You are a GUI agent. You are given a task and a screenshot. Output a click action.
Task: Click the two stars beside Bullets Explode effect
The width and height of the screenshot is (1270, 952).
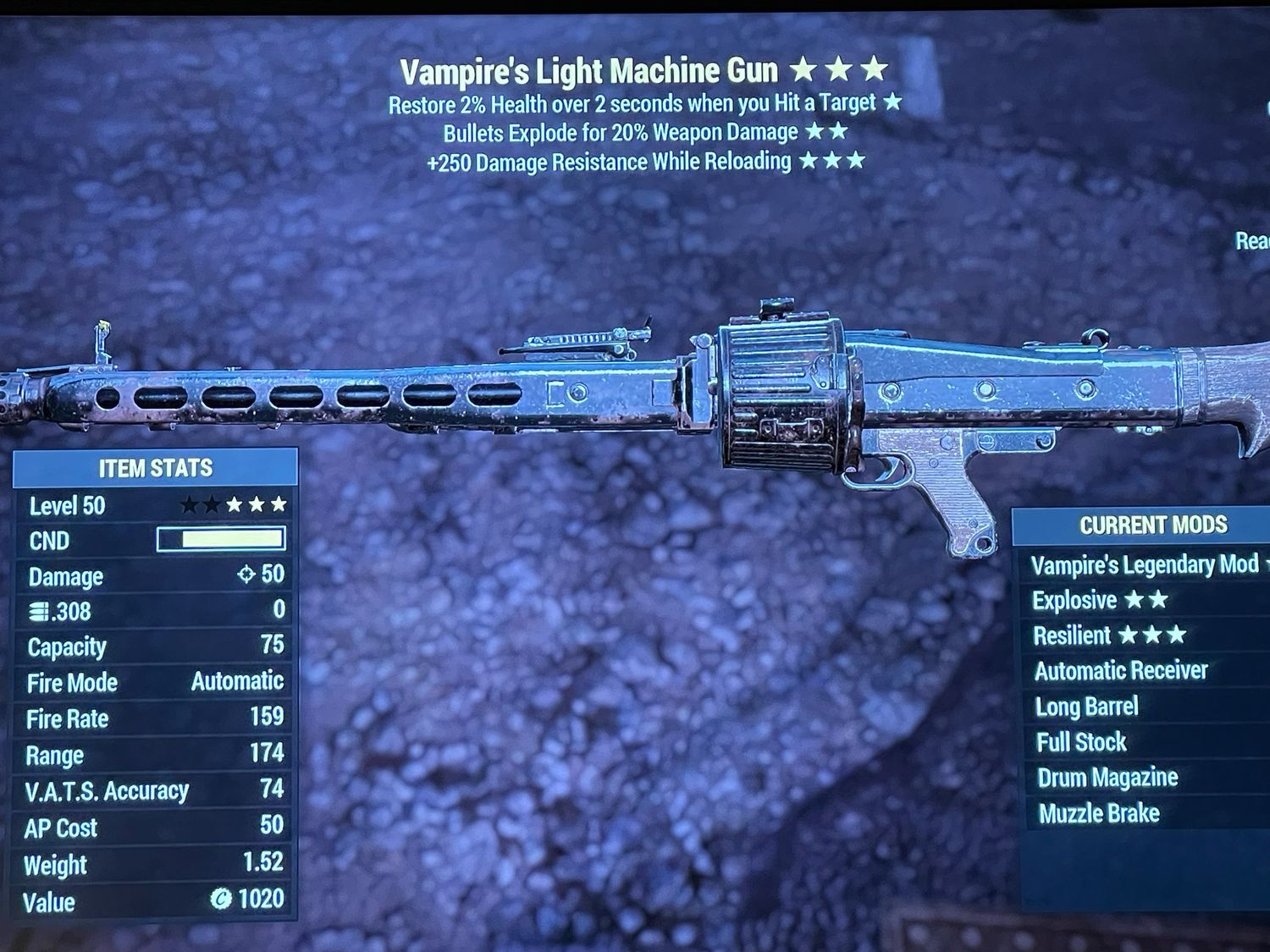pos(828,132)
